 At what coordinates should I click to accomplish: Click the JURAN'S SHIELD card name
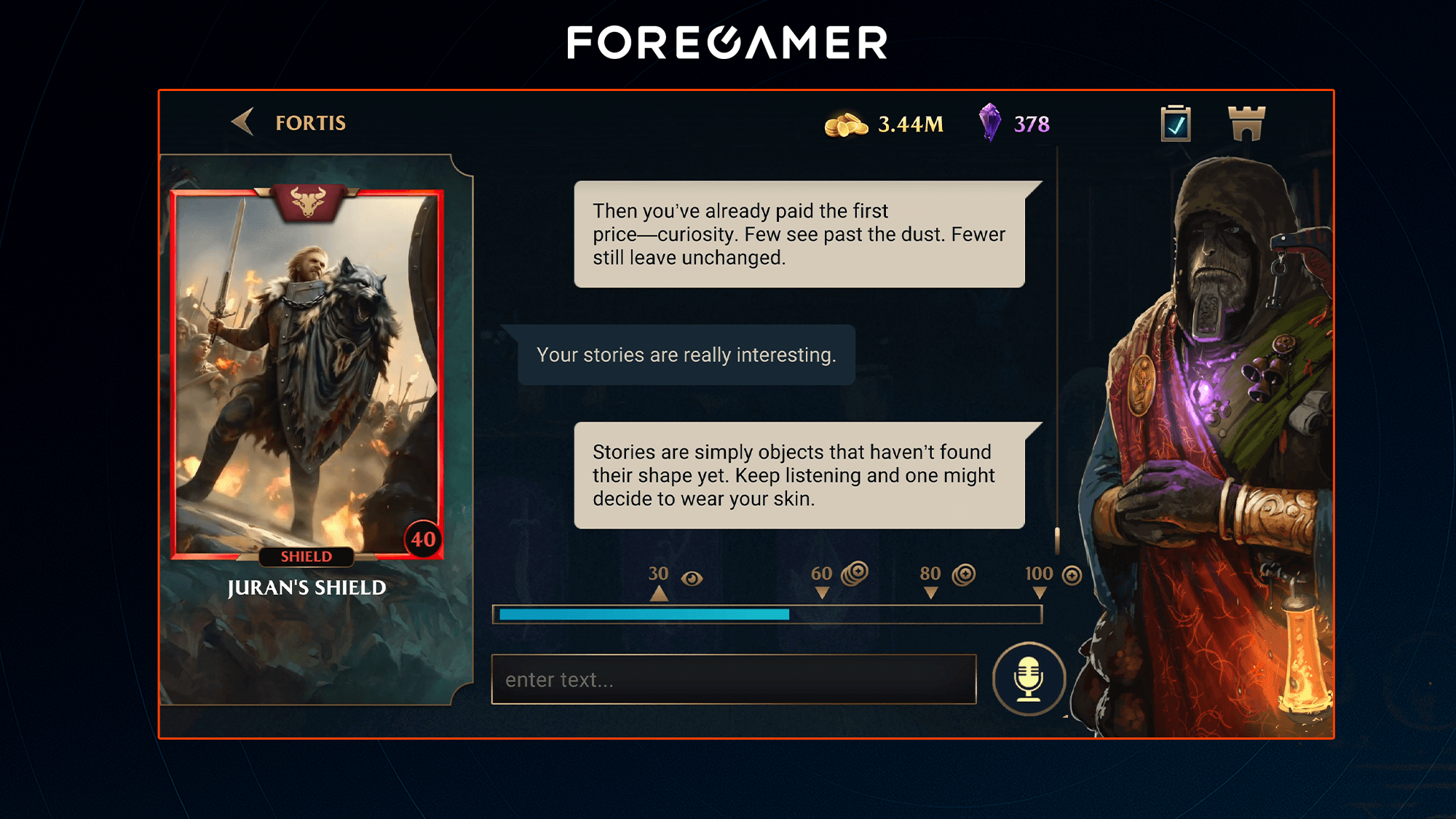coord(308,587)
